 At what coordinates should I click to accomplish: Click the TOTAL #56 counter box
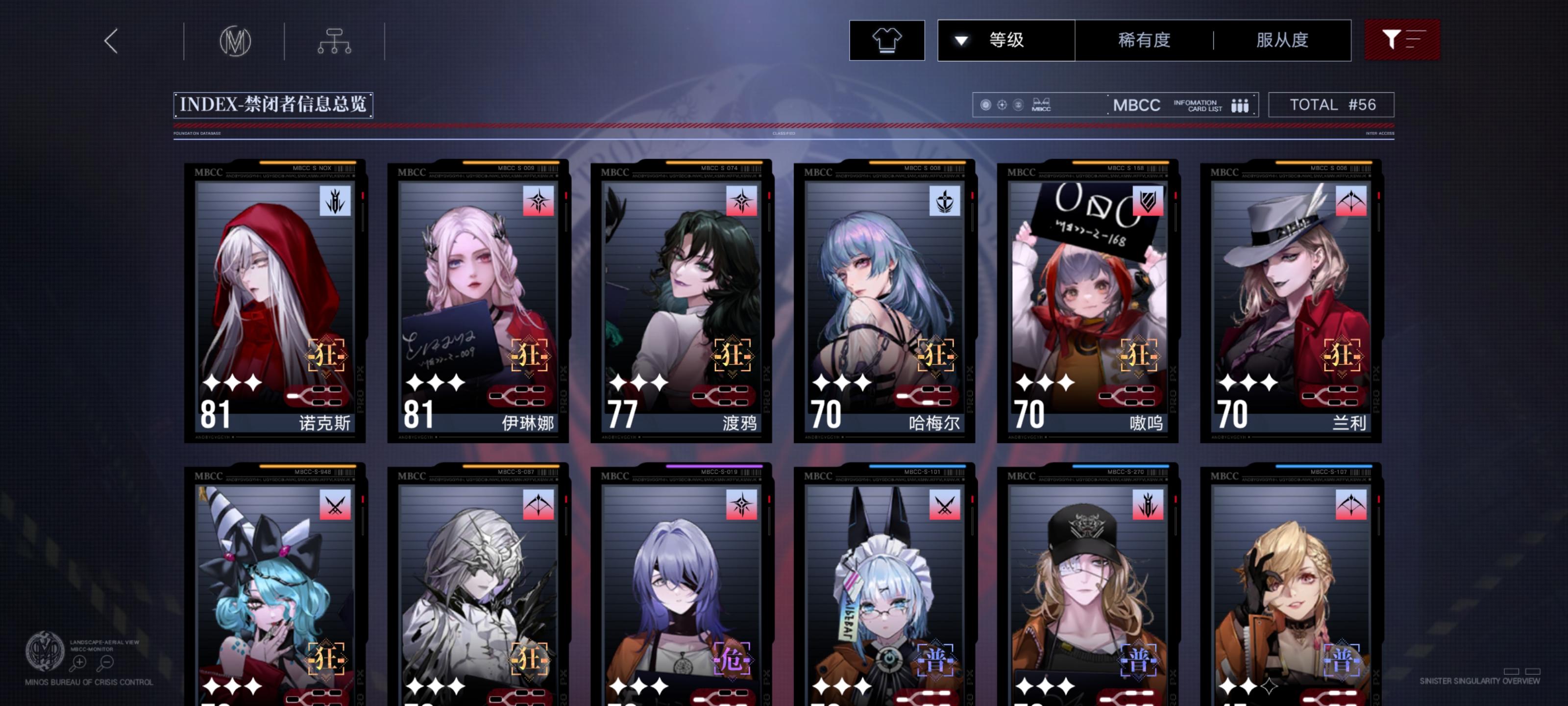[x=1332, y=104]
